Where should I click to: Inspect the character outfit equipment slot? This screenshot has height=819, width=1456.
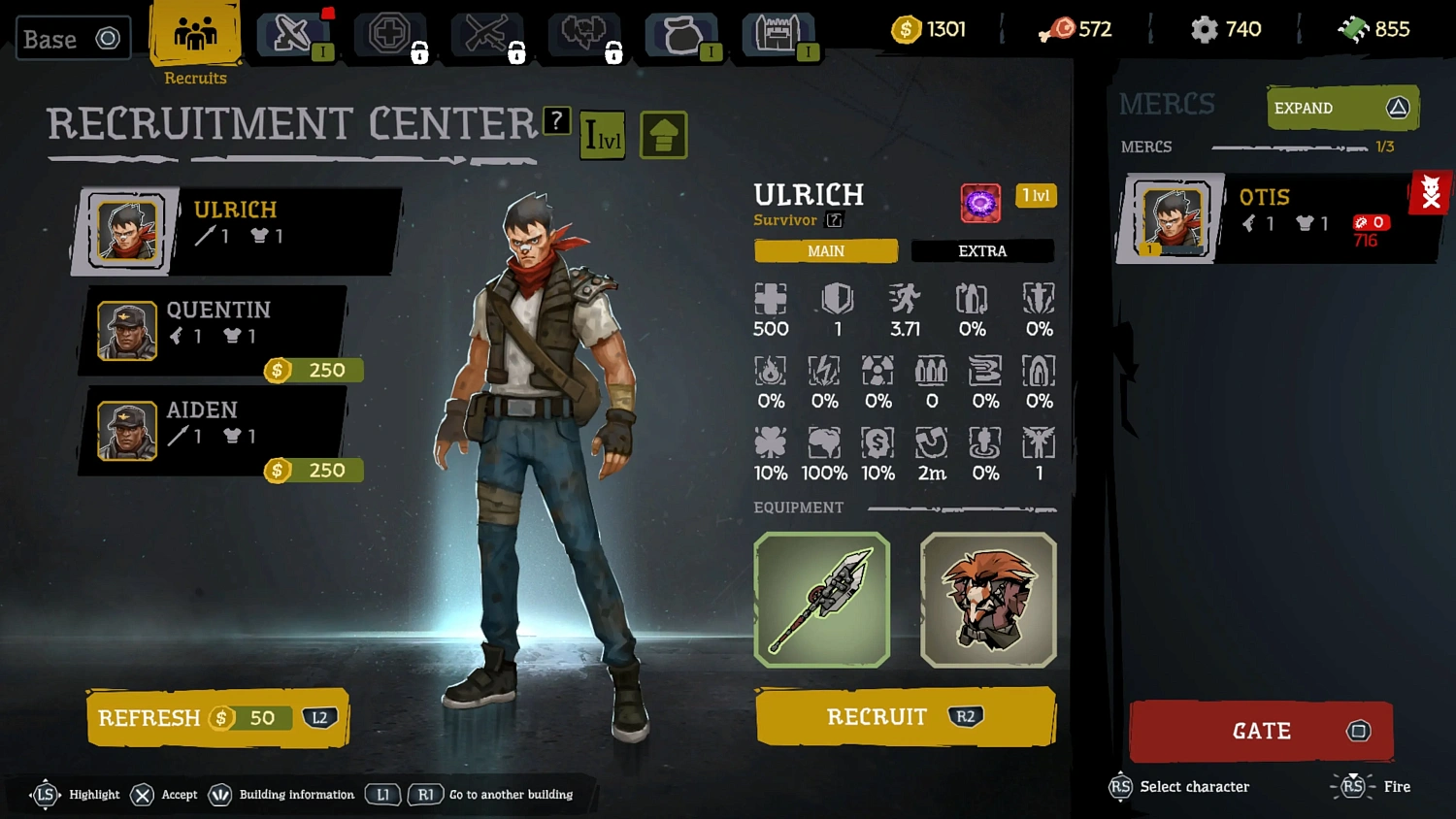pos(988,600)
